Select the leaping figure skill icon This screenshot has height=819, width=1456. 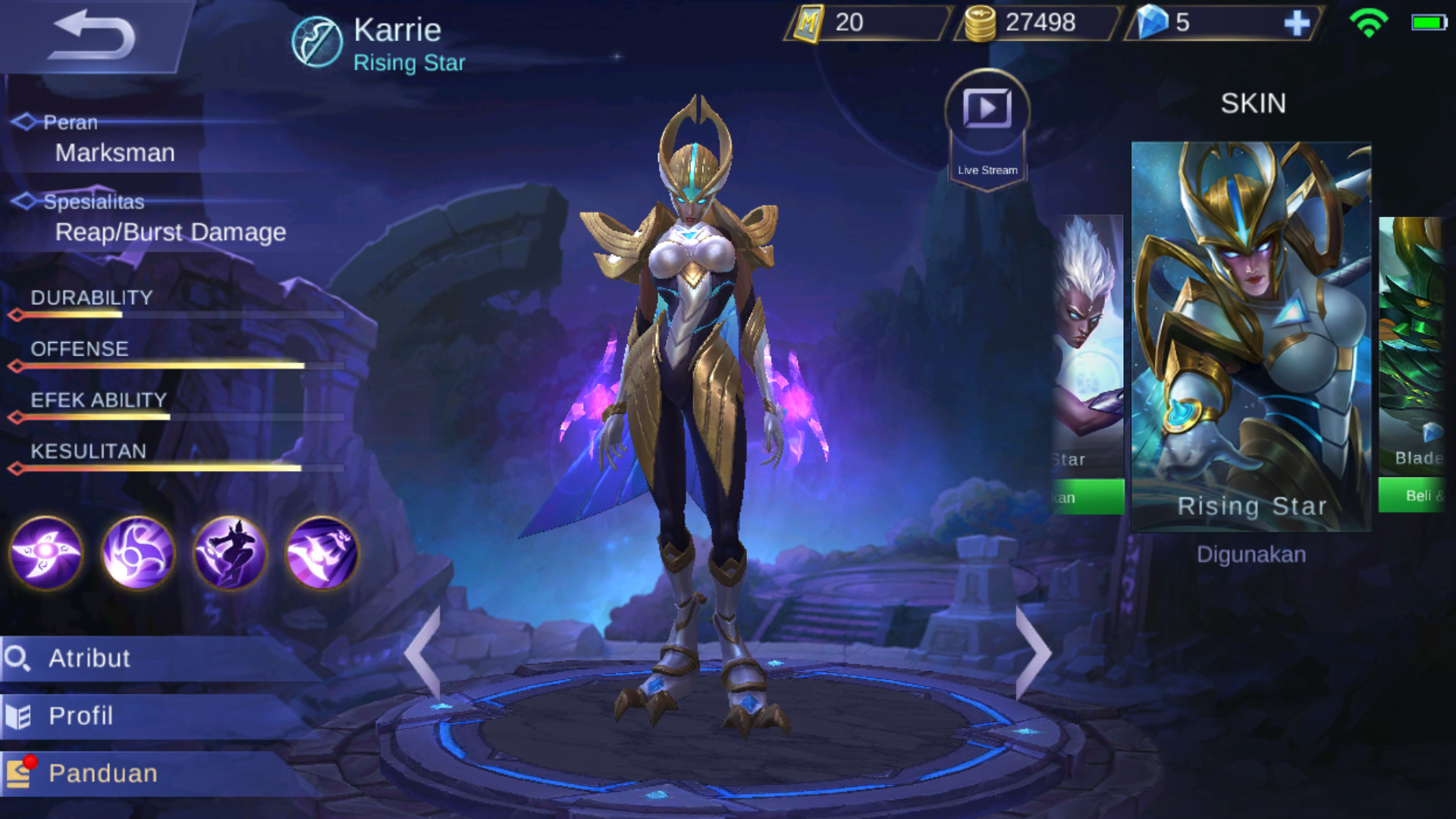pyautogui.click(x=230, y=553)
